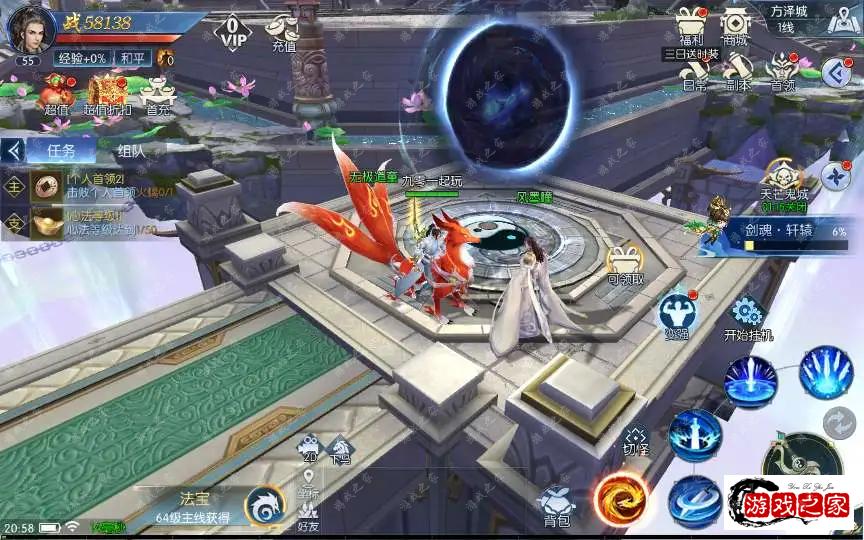The image size is (864, 540).
Task: Open the 副本 dungeon menu
Action: [738, 70]
